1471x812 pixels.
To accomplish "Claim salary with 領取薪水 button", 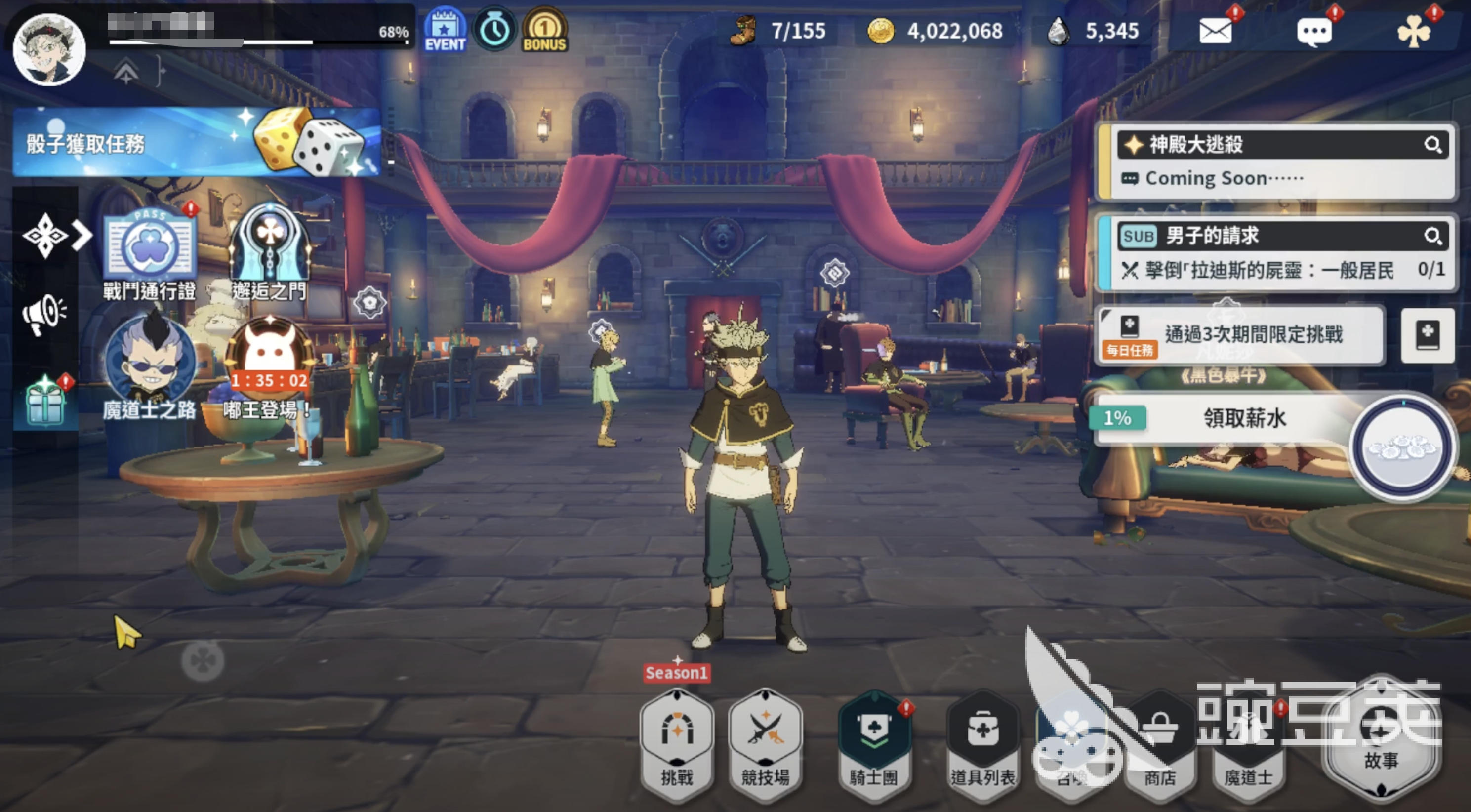I will point(1245,418).
